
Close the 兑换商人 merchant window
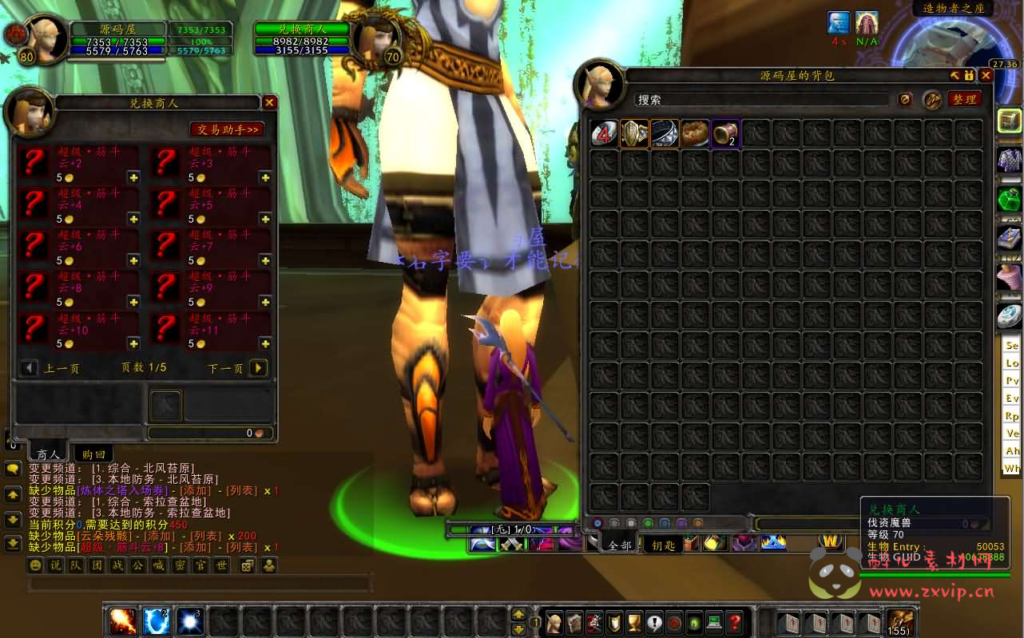(x=269, y=102)
